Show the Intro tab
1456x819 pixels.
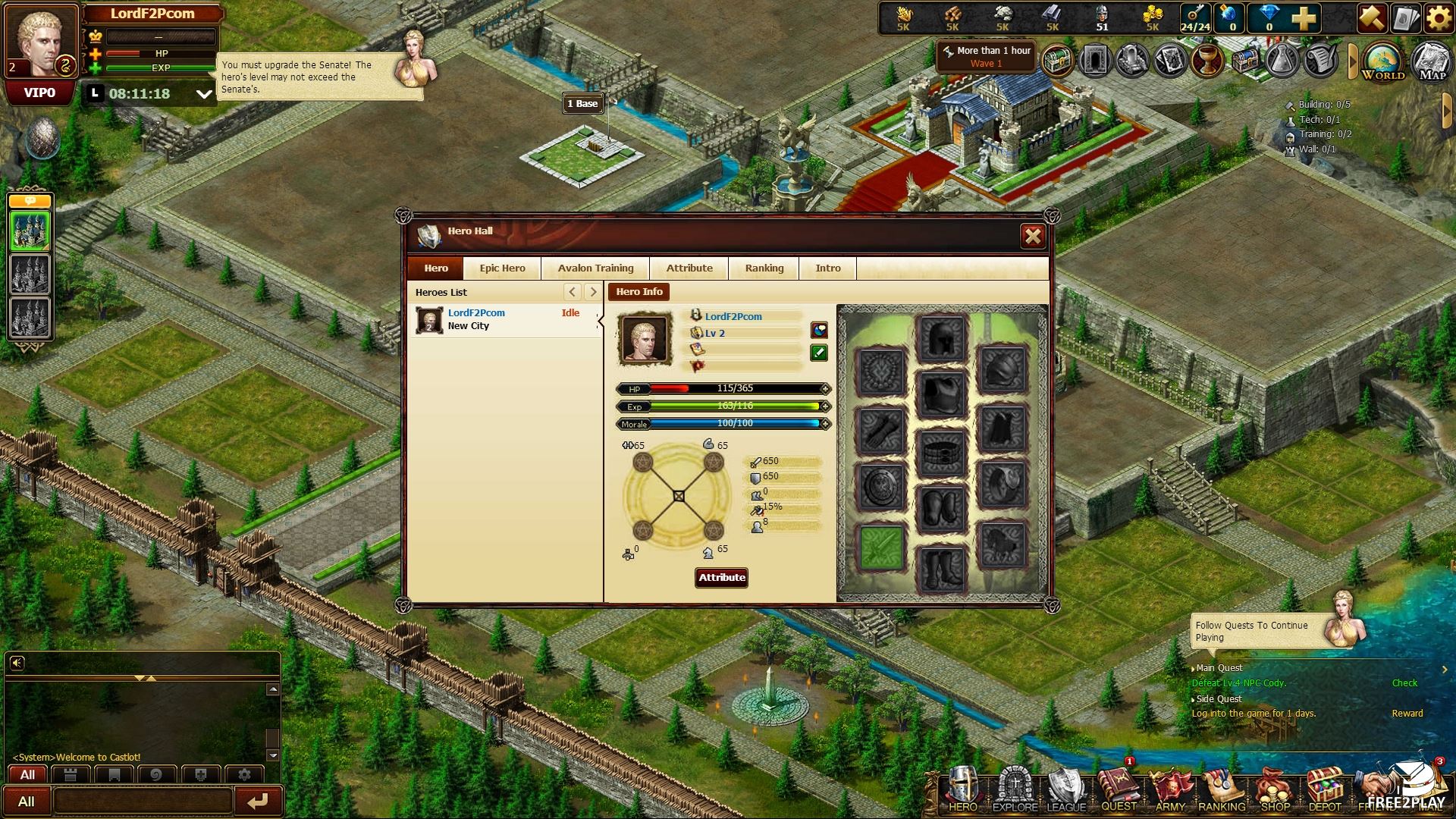[827, 268]
